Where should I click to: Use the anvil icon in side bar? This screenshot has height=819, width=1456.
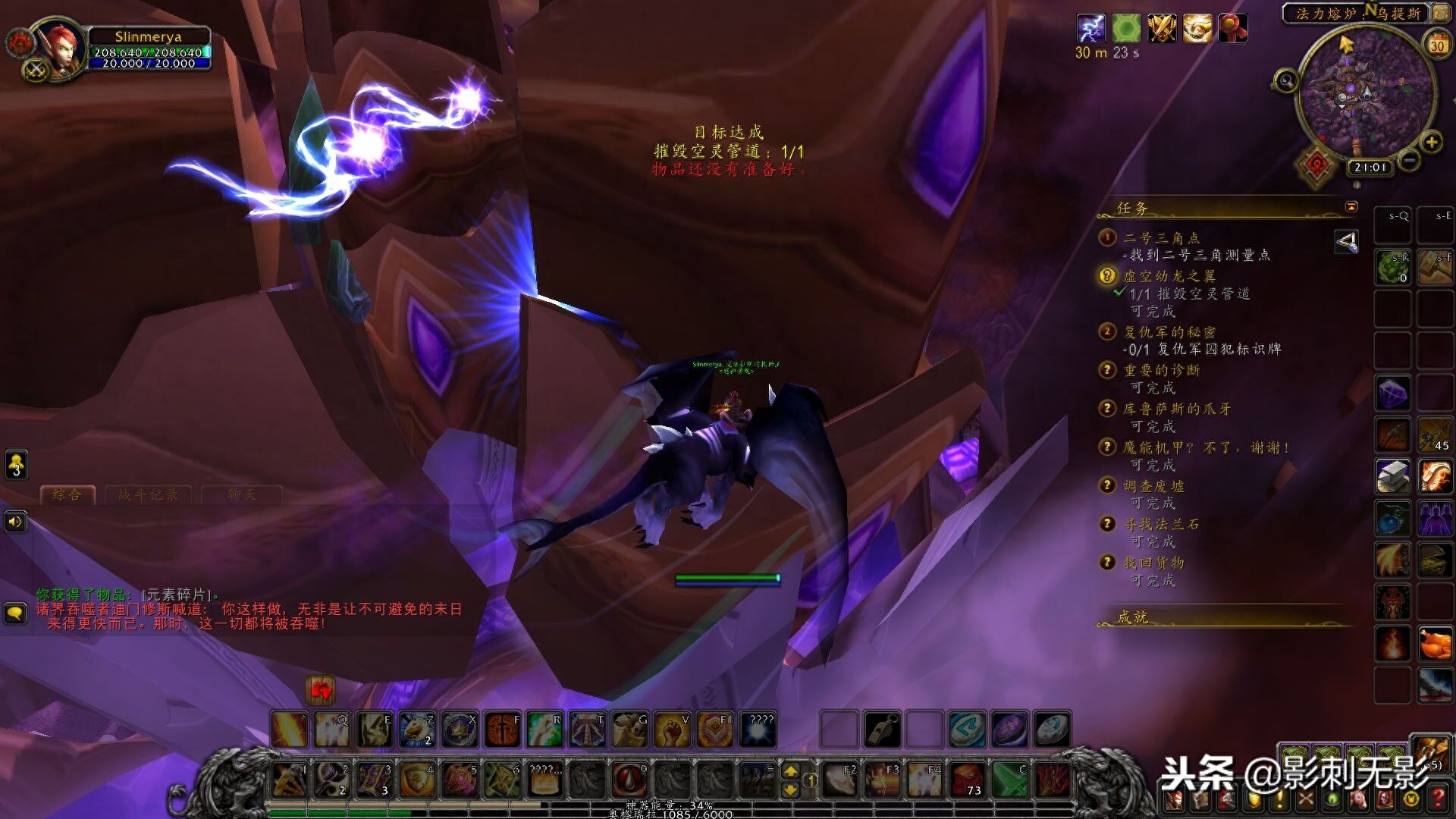click(1393, 477)
